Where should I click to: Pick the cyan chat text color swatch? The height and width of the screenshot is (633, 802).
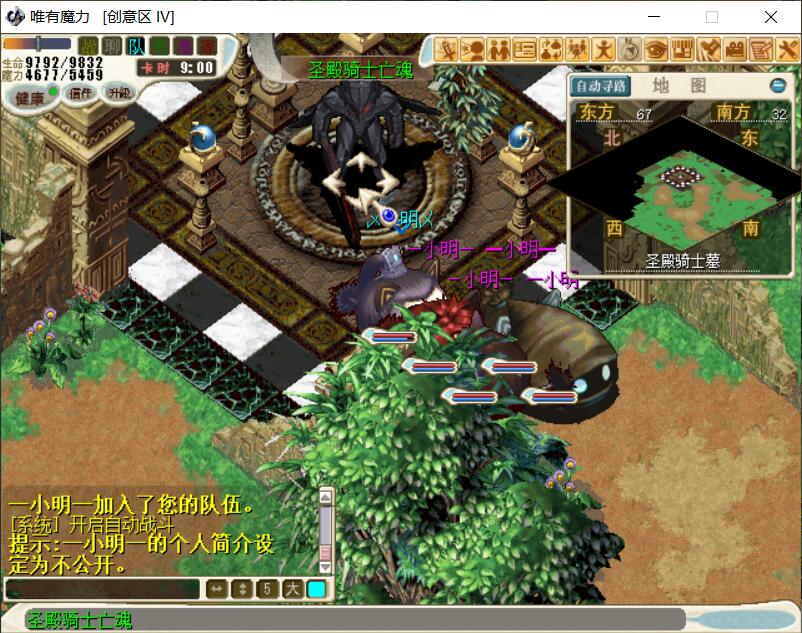pyautogui.click(x=316, y=589)
